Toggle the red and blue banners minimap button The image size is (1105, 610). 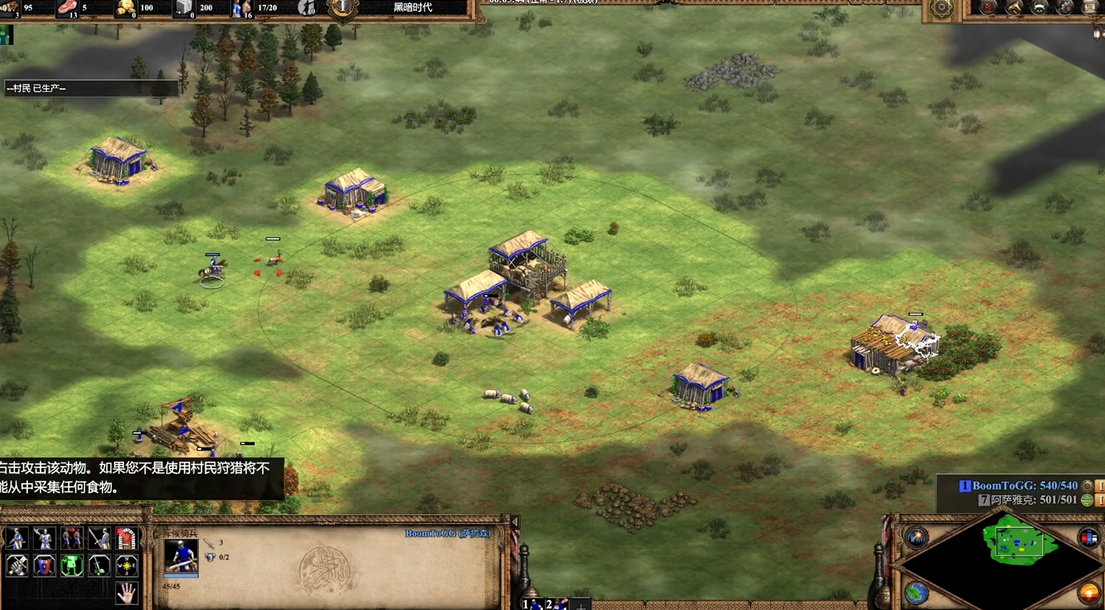[1087, 537]
